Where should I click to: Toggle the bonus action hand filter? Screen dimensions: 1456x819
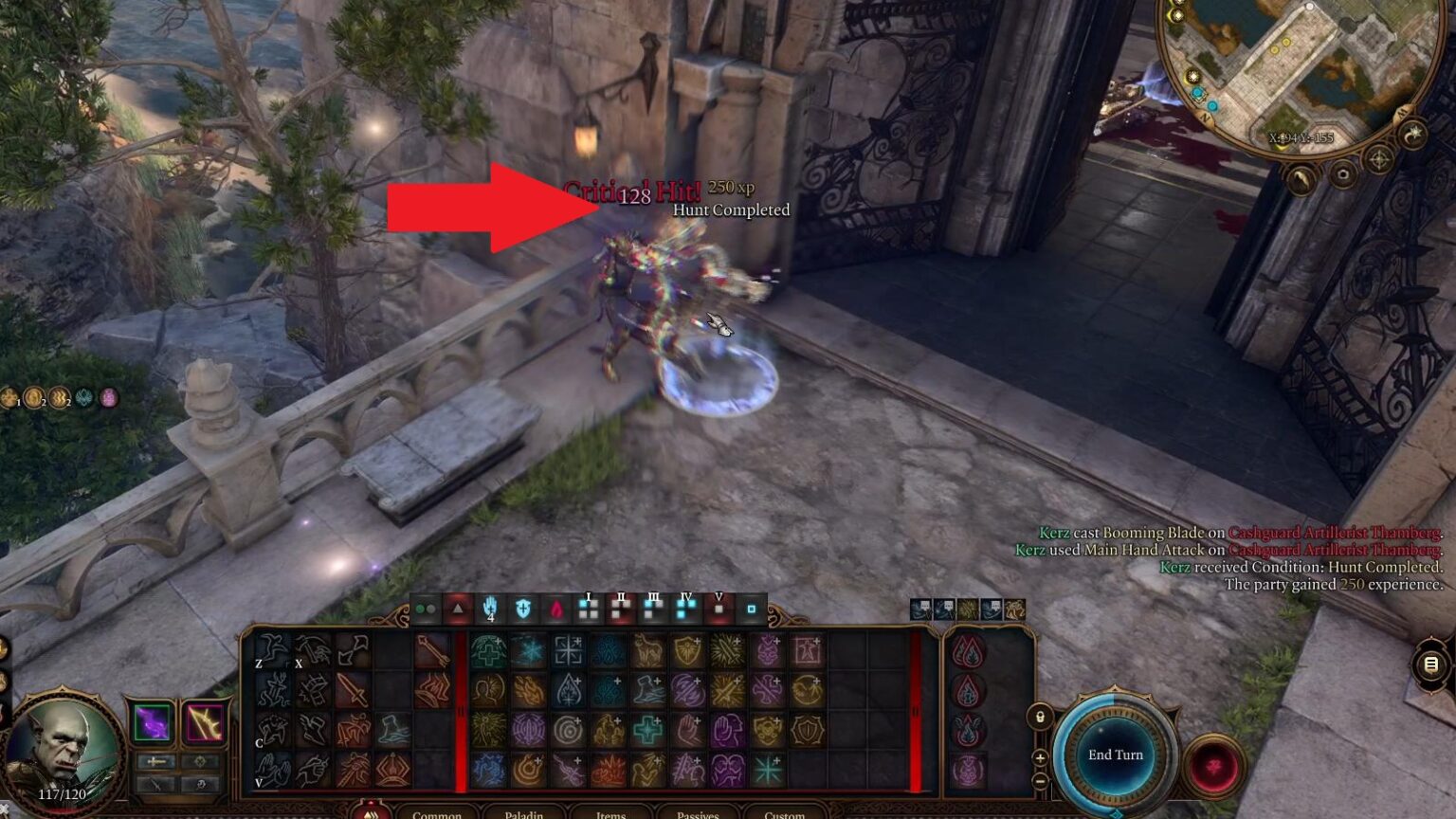pos(491,609)
